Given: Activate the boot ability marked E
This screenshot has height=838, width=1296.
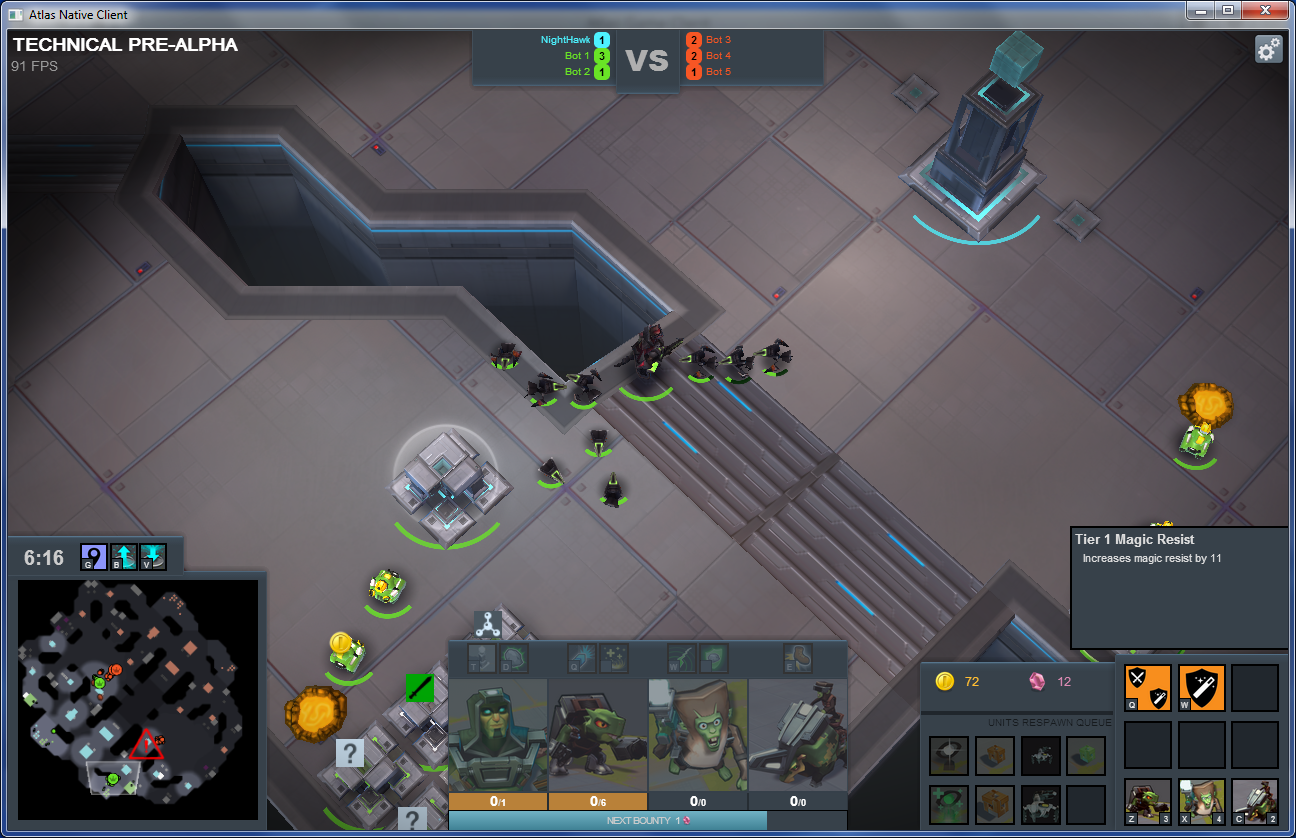Looking at the screenshot, I should (x=797, y=658).
